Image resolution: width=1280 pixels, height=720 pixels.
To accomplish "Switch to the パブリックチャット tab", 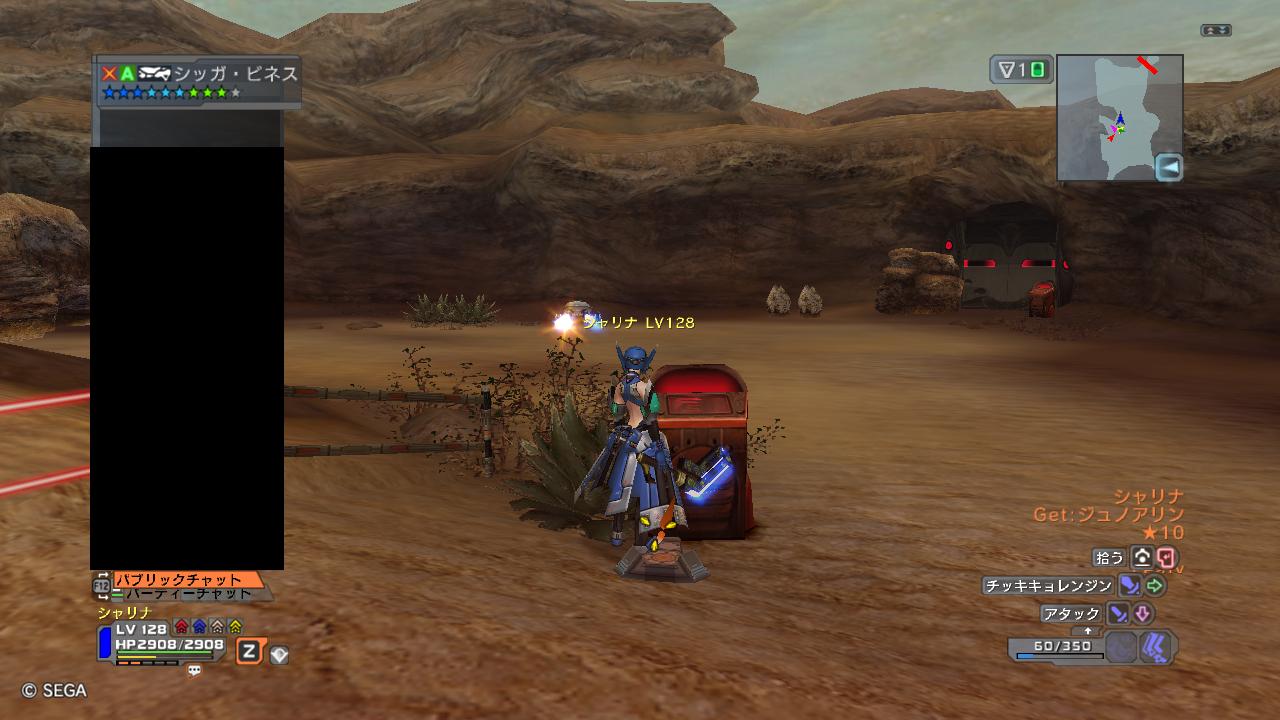I will pos(186,580).
